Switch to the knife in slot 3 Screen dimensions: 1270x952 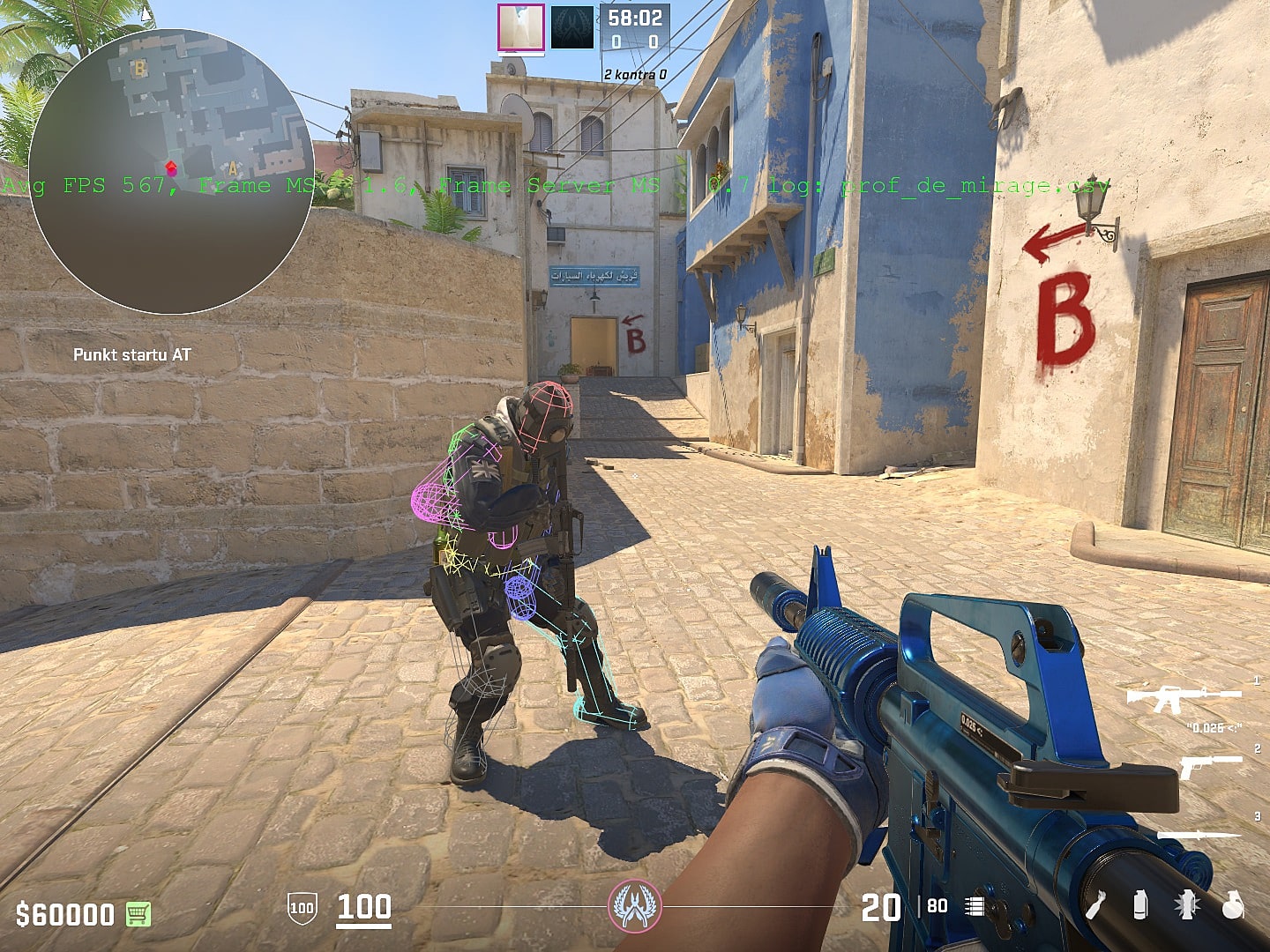tap(1199, 836)
